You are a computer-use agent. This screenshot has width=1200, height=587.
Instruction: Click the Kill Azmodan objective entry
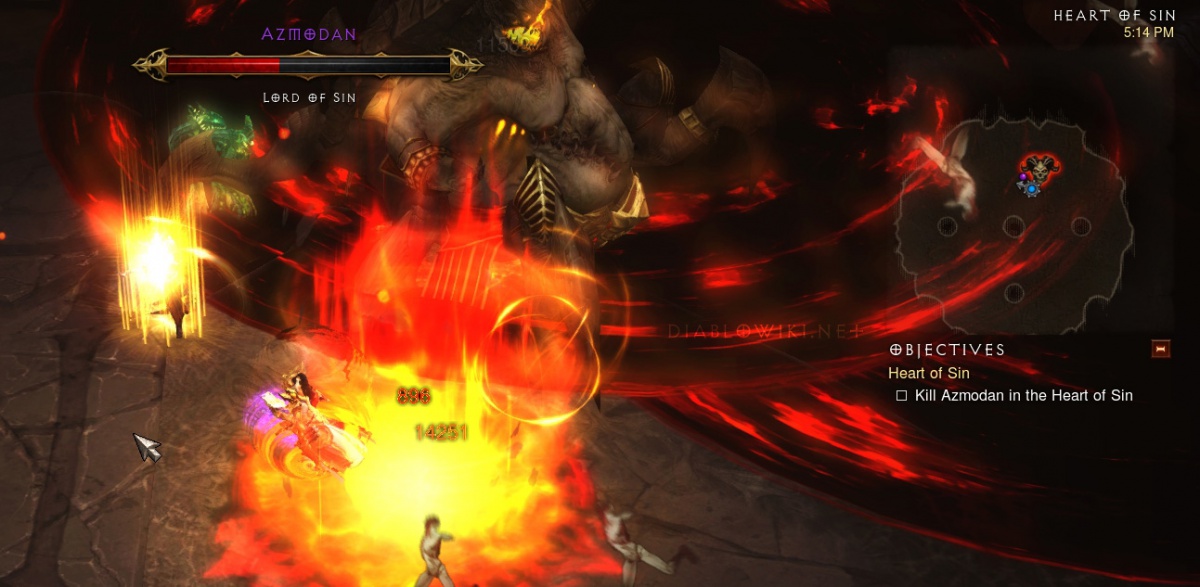point(1022,395)
